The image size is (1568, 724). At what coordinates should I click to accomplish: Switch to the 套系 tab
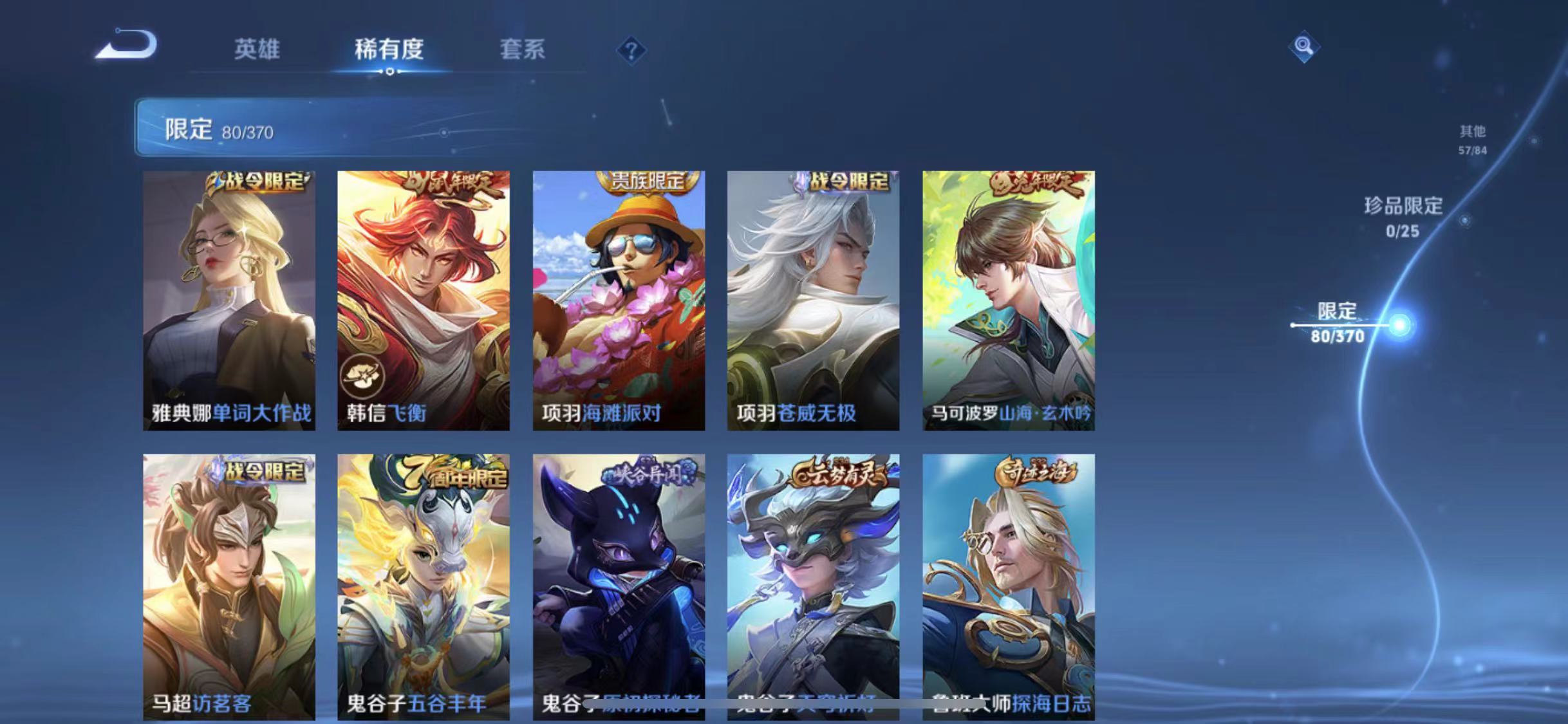coord(523,50)
